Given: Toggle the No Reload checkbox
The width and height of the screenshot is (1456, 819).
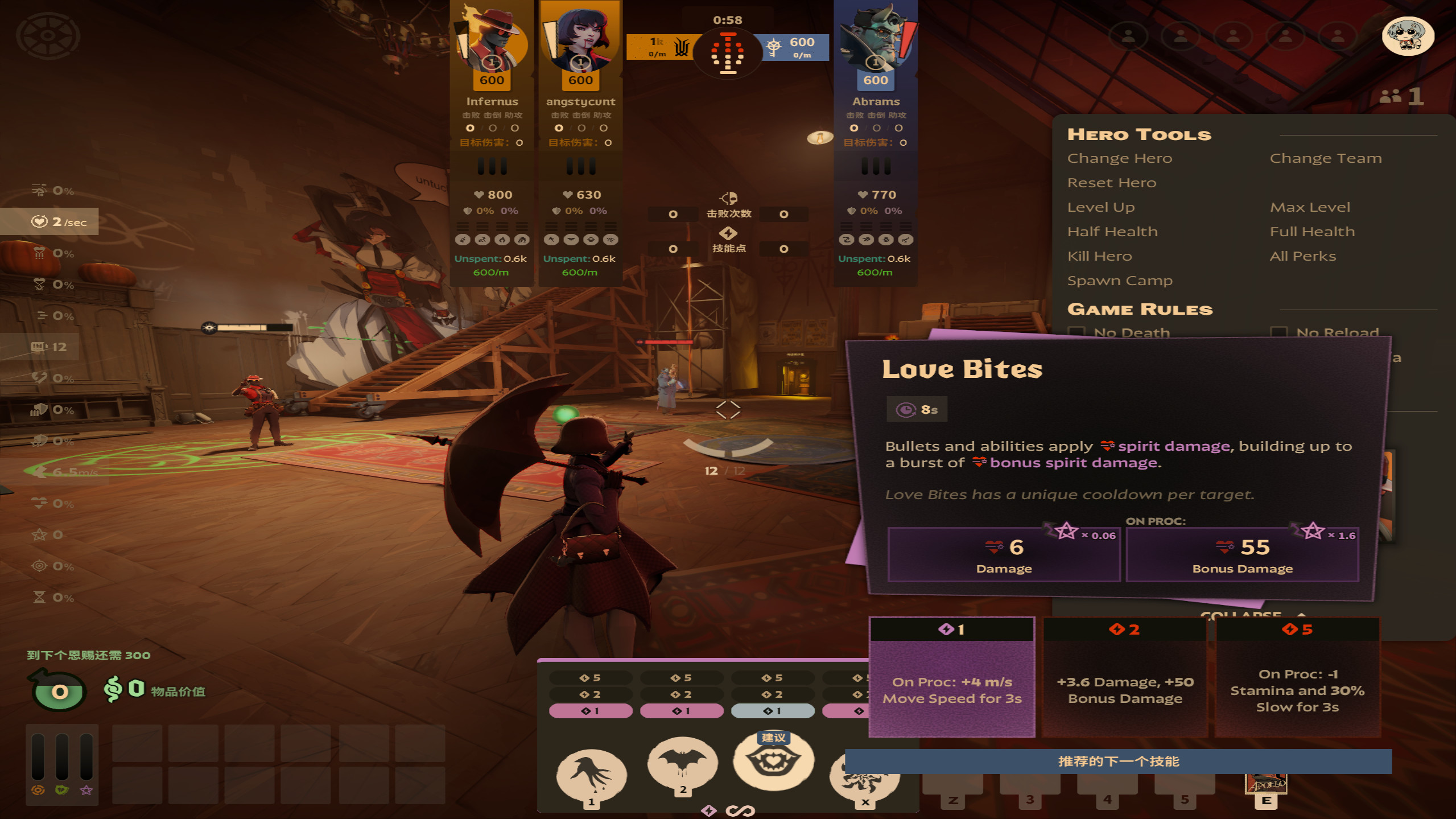Looking at the screenshot, I should pyautogui.click(x=1278, y=332).
